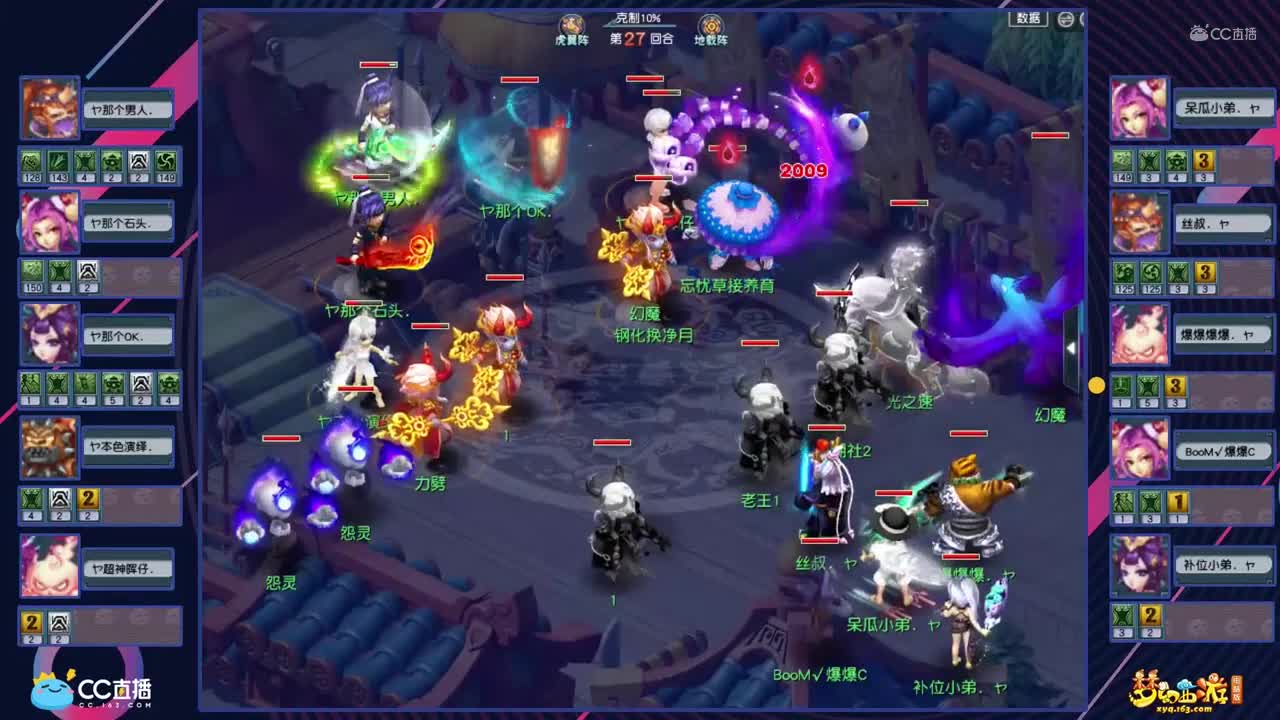Select the 呆瓜小弟 character portrait
1280x720 pixels.
1138,107
